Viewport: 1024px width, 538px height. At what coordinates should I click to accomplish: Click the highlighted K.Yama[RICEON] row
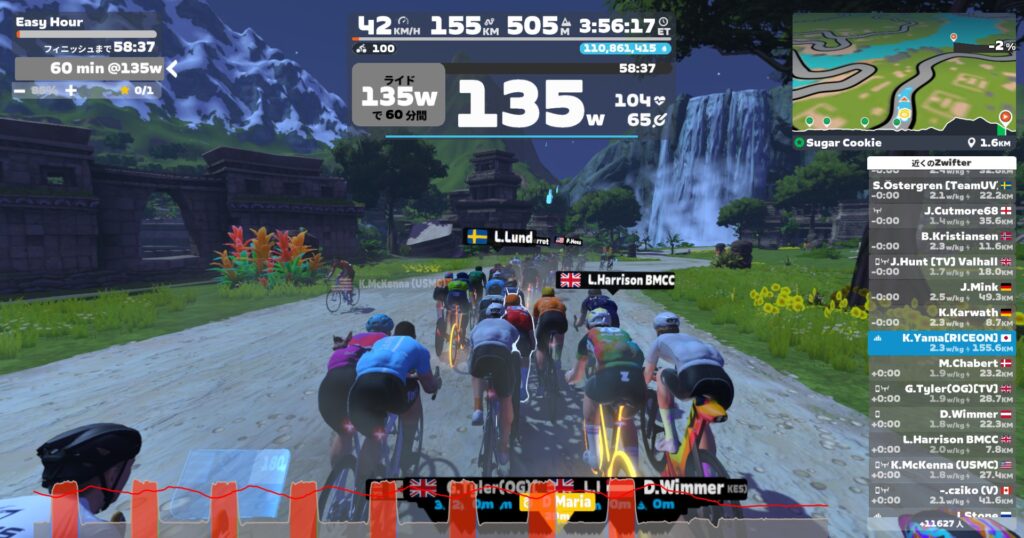pos(940,343)
